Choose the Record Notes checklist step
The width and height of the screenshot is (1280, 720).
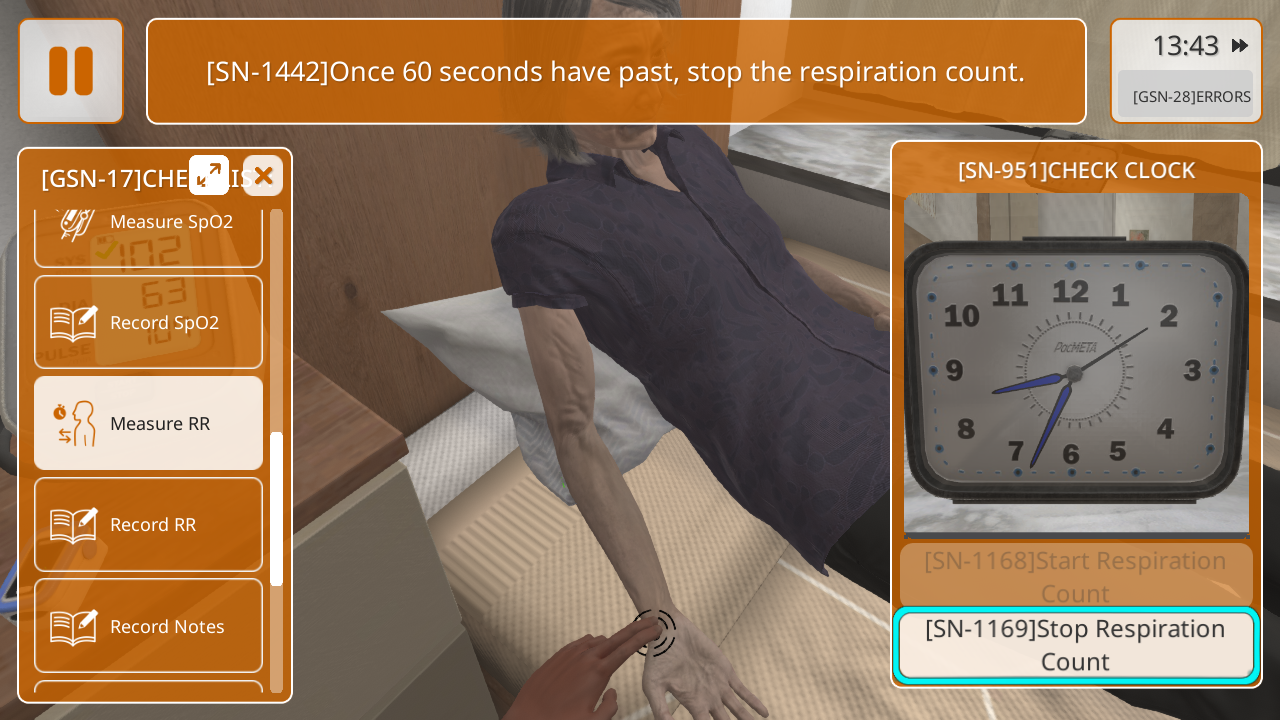click(x=148, y=626)
